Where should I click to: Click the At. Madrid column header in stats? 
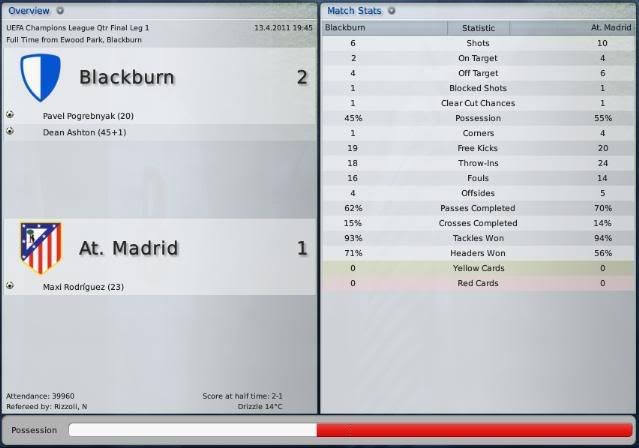pos(601,28)
